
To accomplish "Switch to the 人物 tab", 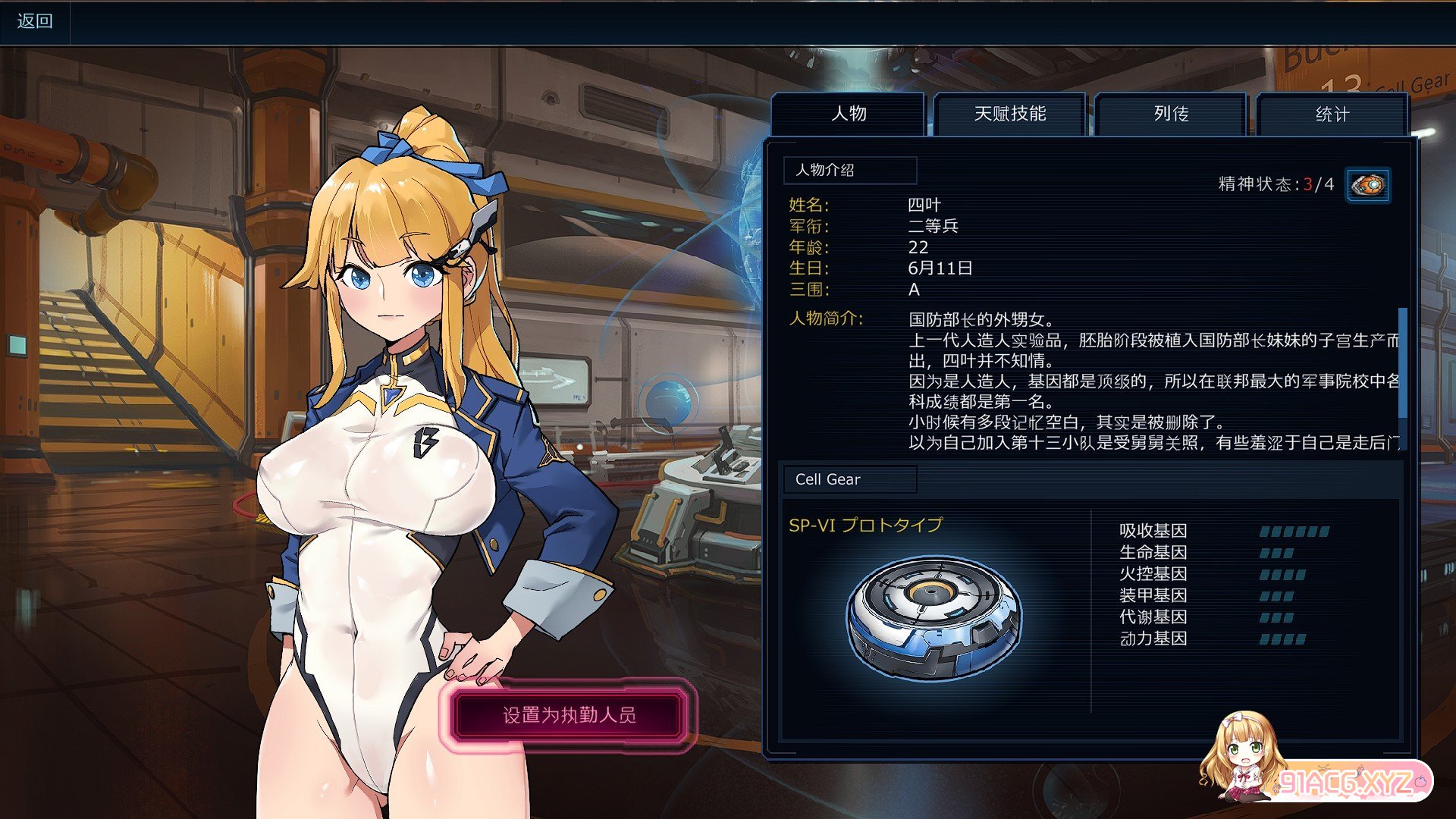I will point(848,114).
